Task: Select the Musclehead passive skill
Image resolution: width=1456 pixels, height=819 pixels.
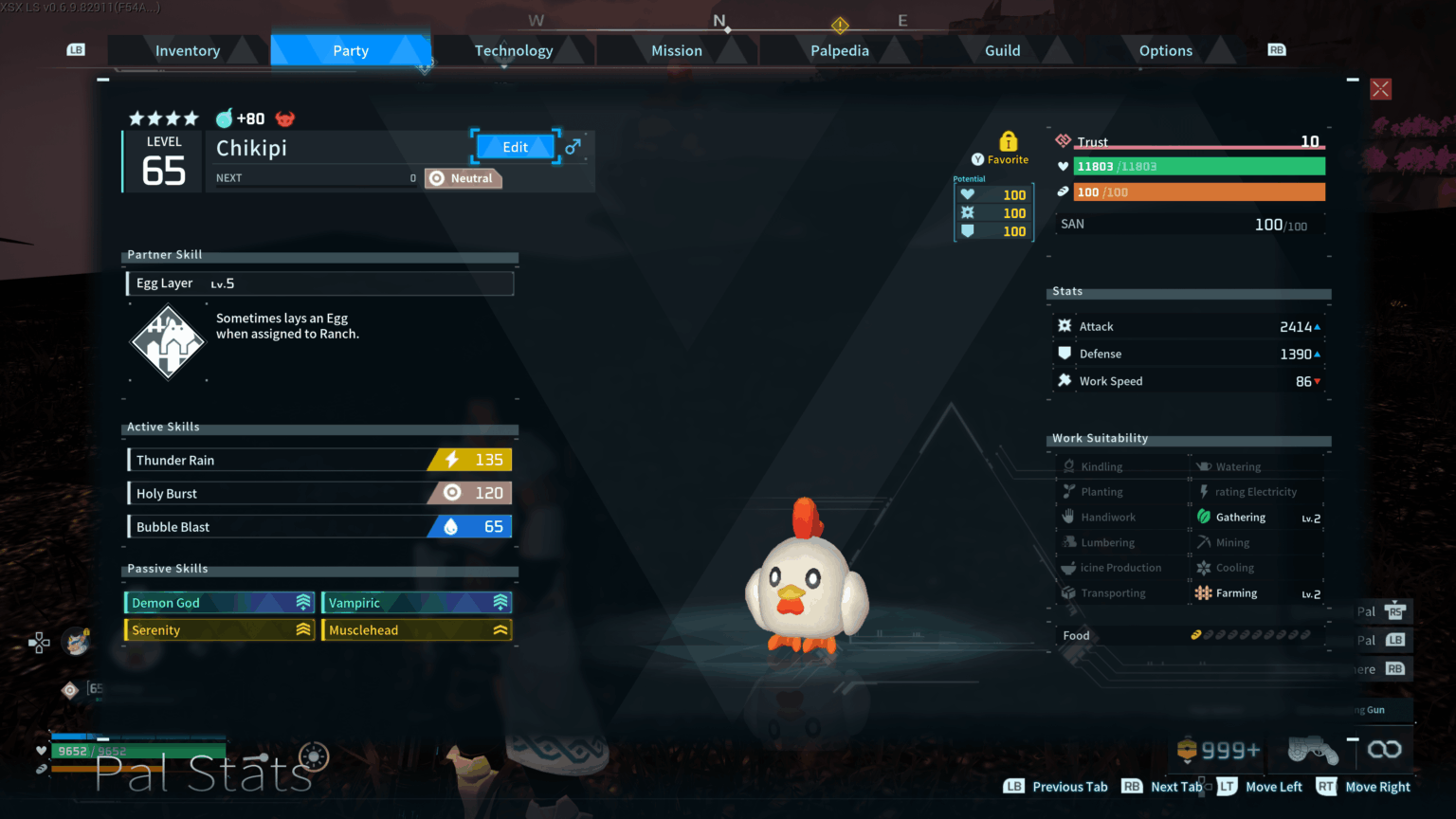Action: pos(417,630)
